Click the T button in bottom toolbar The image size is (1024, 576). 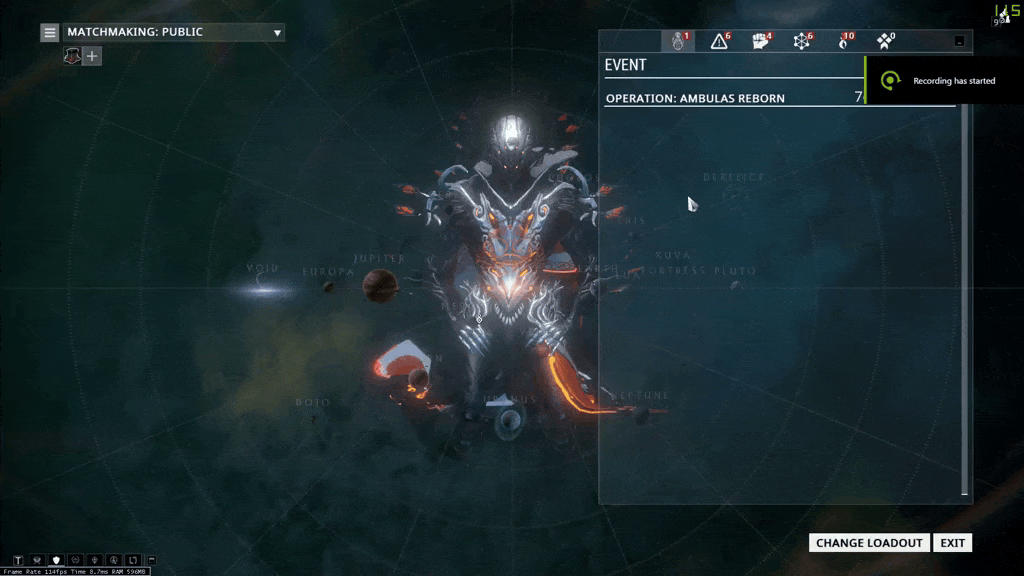19,560
